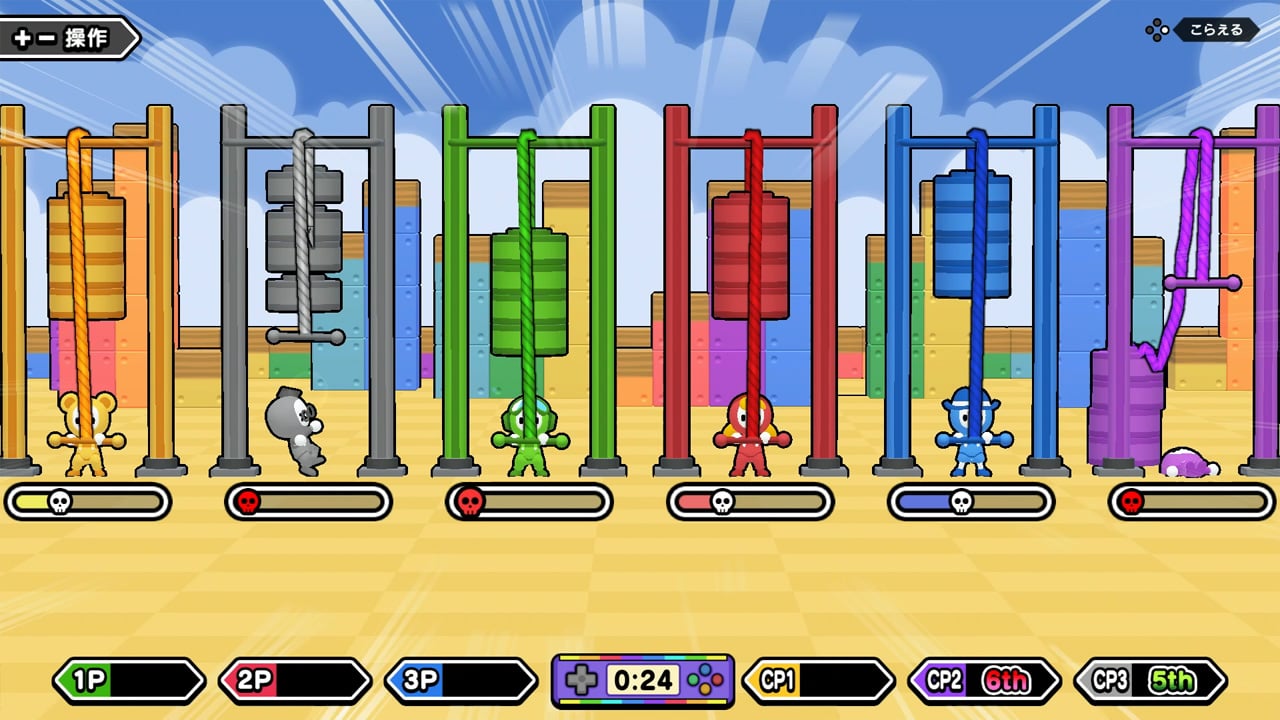Open the 操作 controls panel
The image size is (1280, 720).
68,38
